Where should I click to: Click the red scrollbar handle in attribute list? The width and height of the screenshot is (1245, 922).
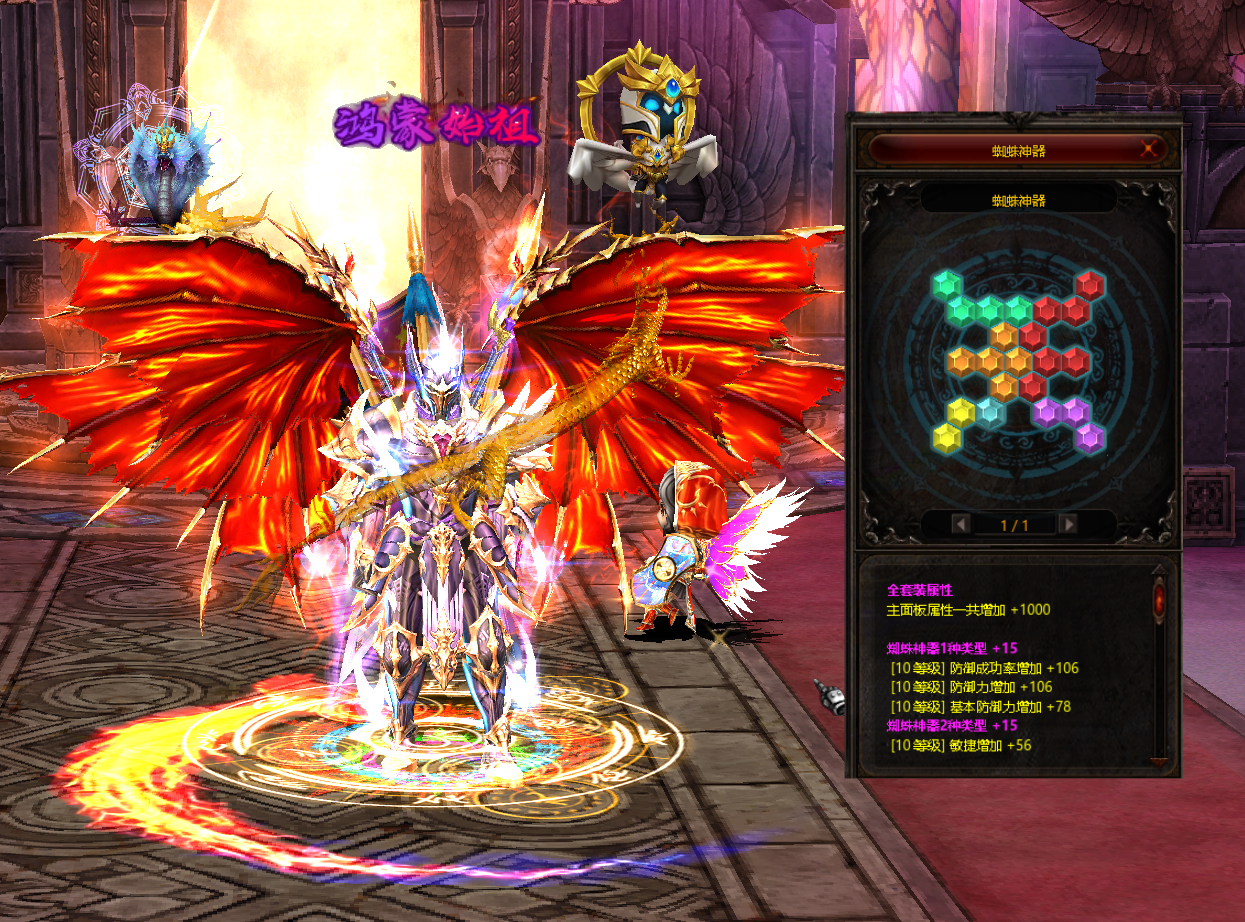(1159, 600)
